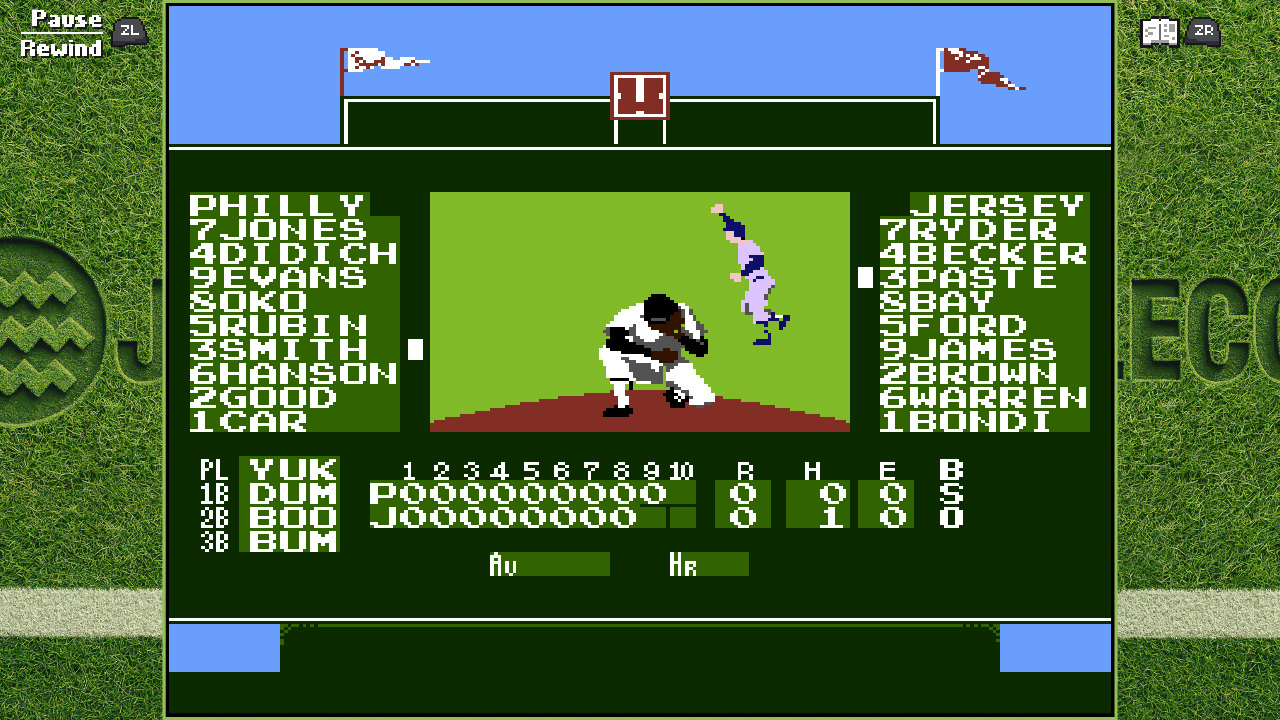Click the B-S-O count display

pyautogui.click(x=950, y=495)
